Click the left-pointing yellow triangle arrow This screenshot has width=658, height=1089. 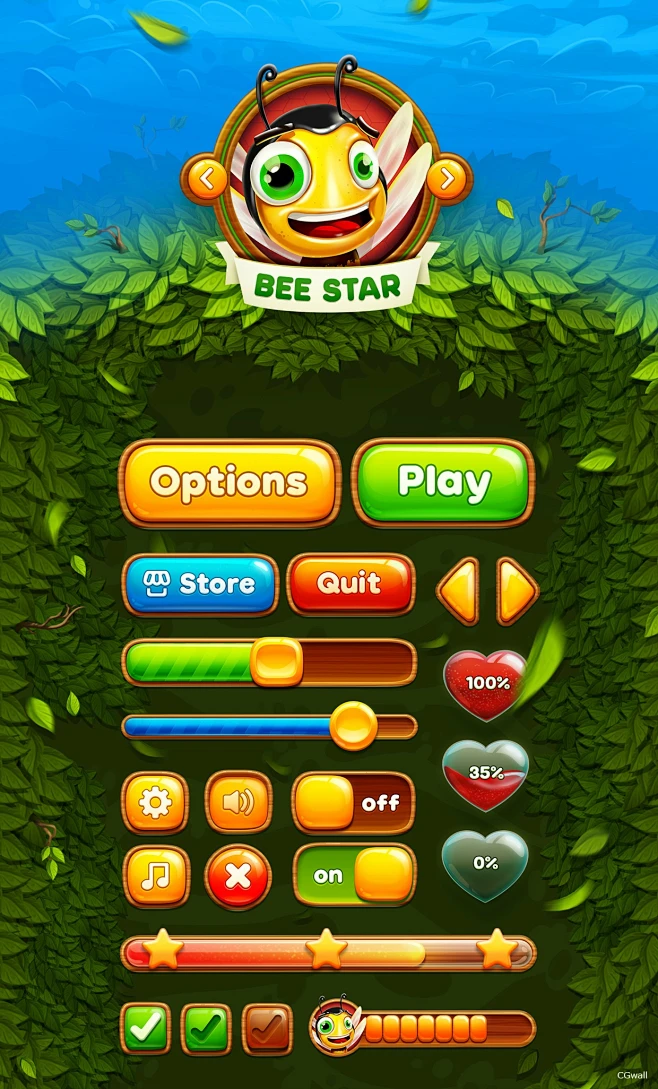pos(458,591)
